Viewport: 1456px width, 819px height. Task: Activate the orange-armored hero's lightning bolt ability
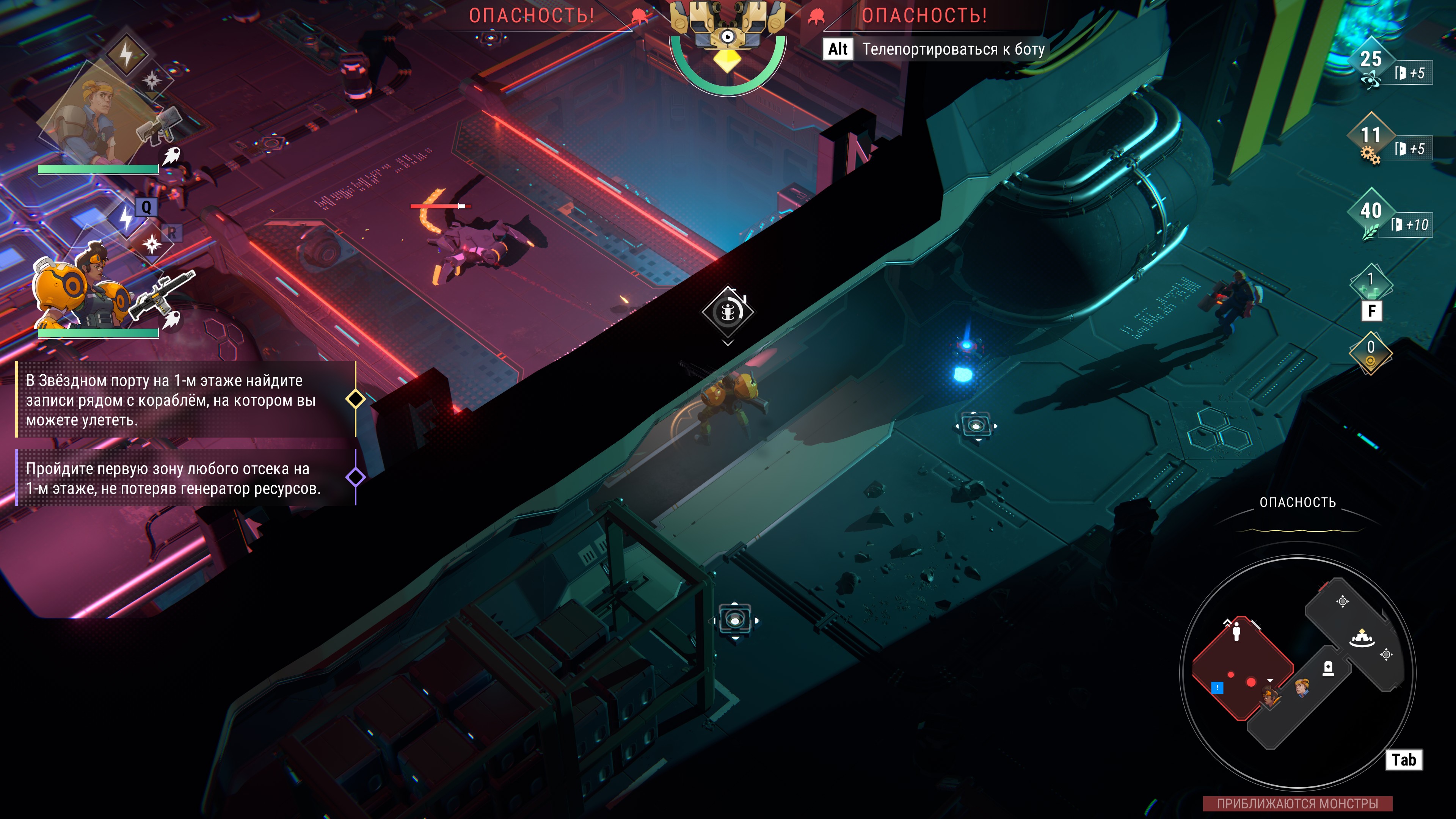point(126,218)
